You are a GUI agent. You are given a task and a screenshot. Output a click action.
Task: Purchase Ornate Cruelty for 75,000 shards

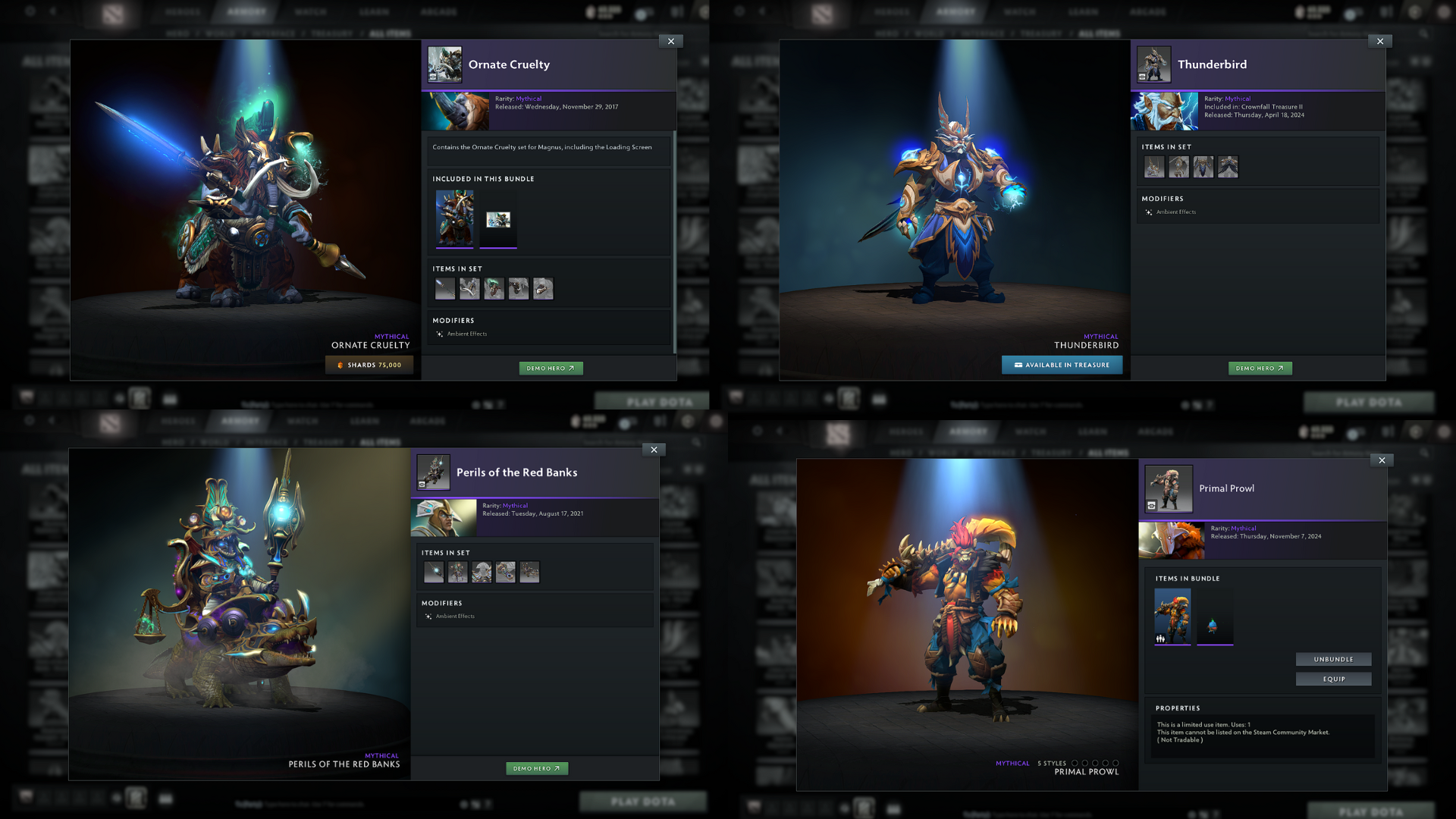[x=369, y=364]
